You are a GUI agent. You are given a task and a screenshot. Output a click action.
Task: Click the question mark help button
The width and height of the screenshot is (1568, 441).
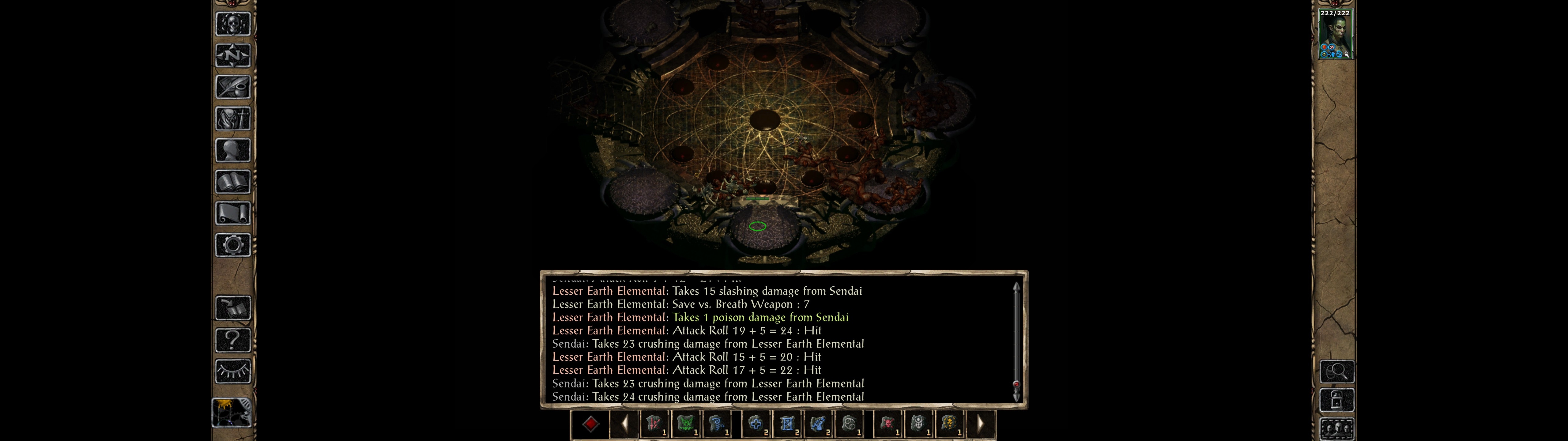[232, 340]
